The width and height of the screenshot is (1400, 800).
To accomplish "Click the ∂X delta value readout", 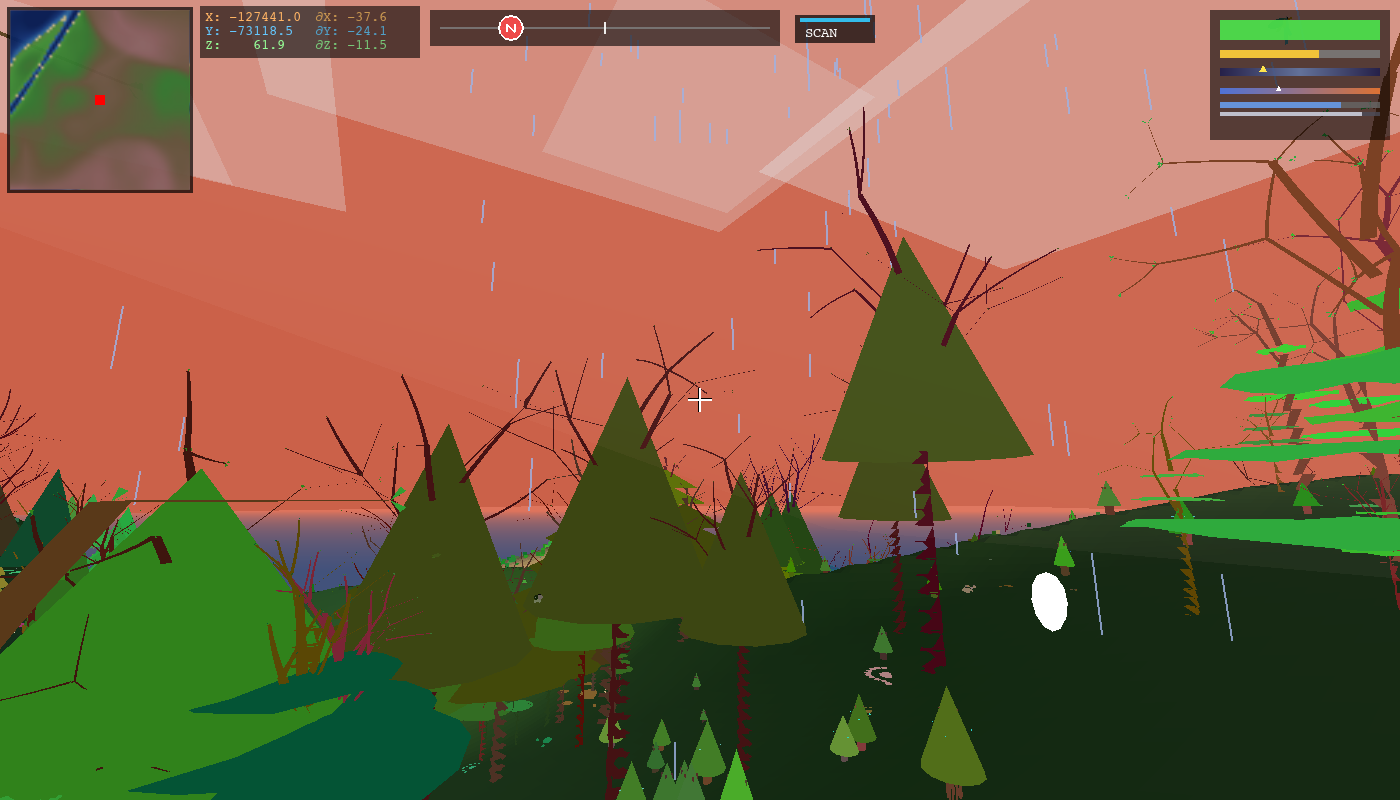I will pos(350,16).
